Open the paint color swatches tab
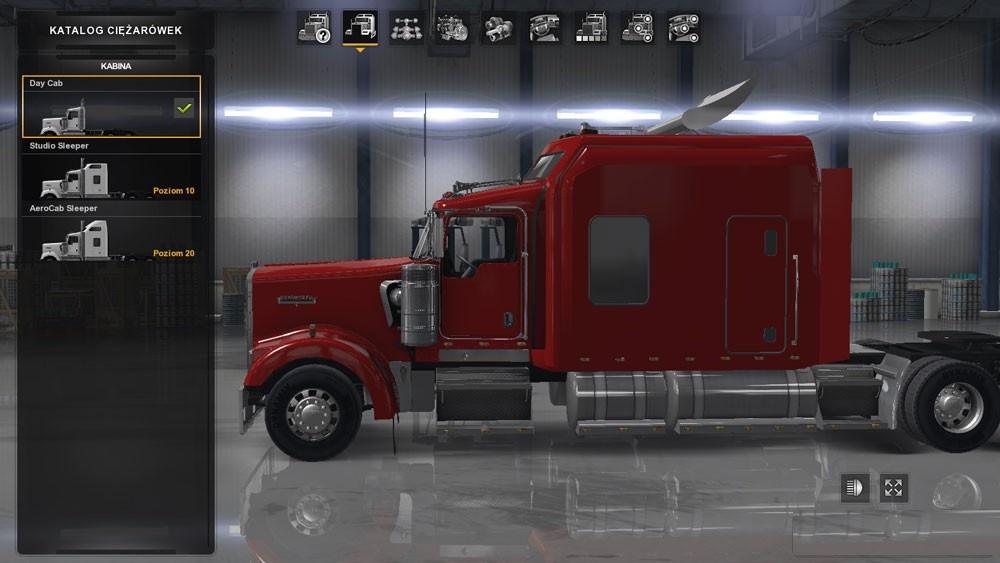 click(x=591, y=27)
